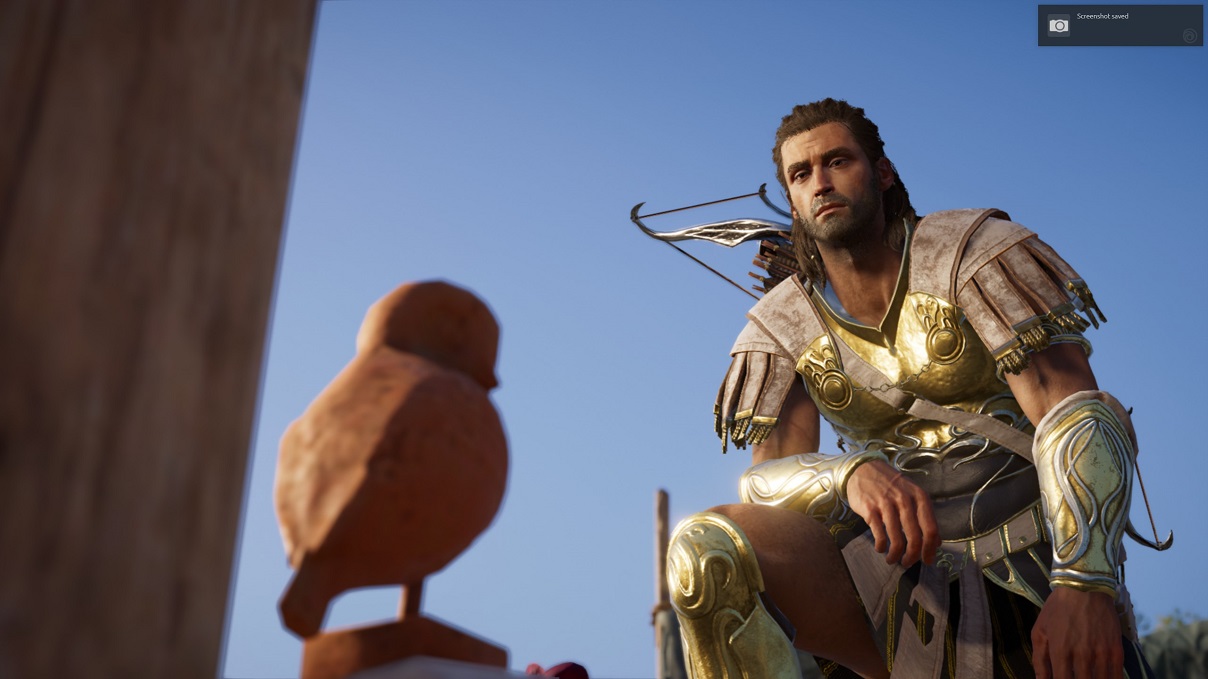Screen dimensions: 1208x679
Task: Click the "Screenshot saved" notification popup
Action: pyautogui.click(x=1119, y=25)
